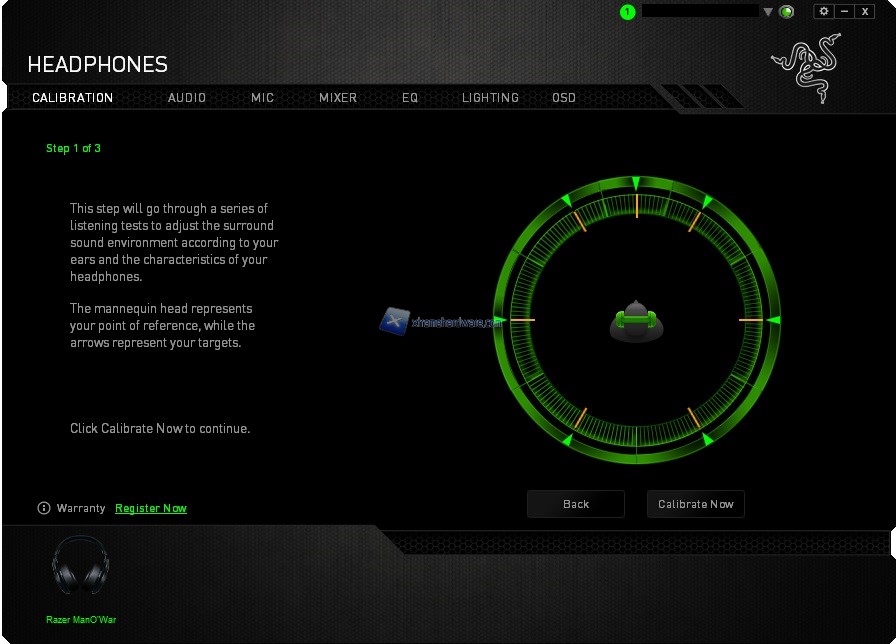Click the Calibrate Now button
Image resolution: width=896 pixels, height=644 pixels.
point(695,504)
